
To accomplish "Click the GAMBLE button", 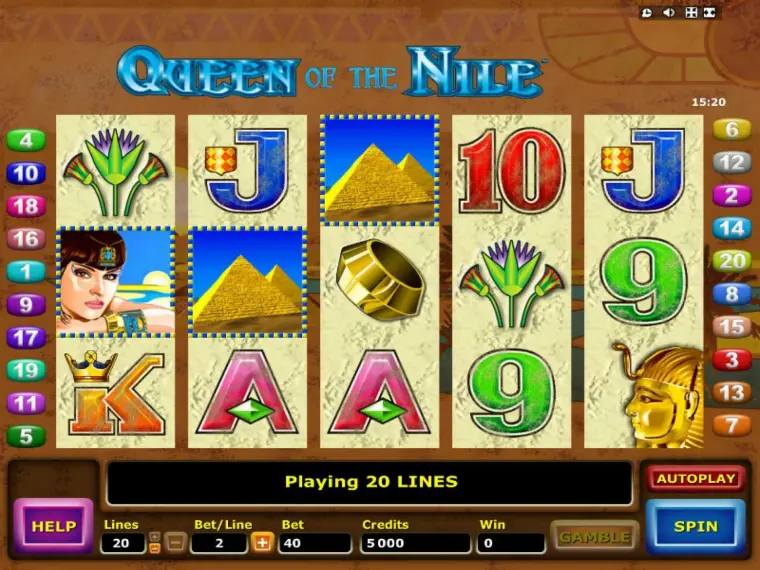I will click(x=594, y=537).
